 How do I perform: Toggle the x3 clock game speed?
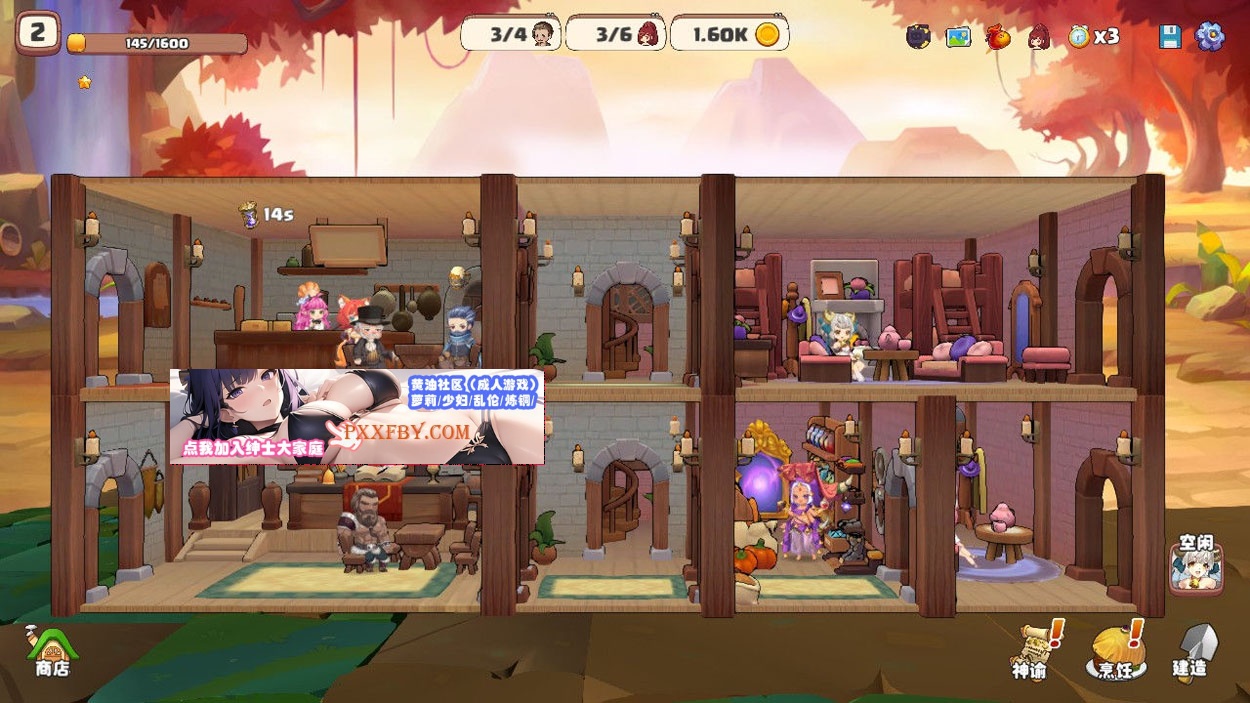click(1092, 36)
